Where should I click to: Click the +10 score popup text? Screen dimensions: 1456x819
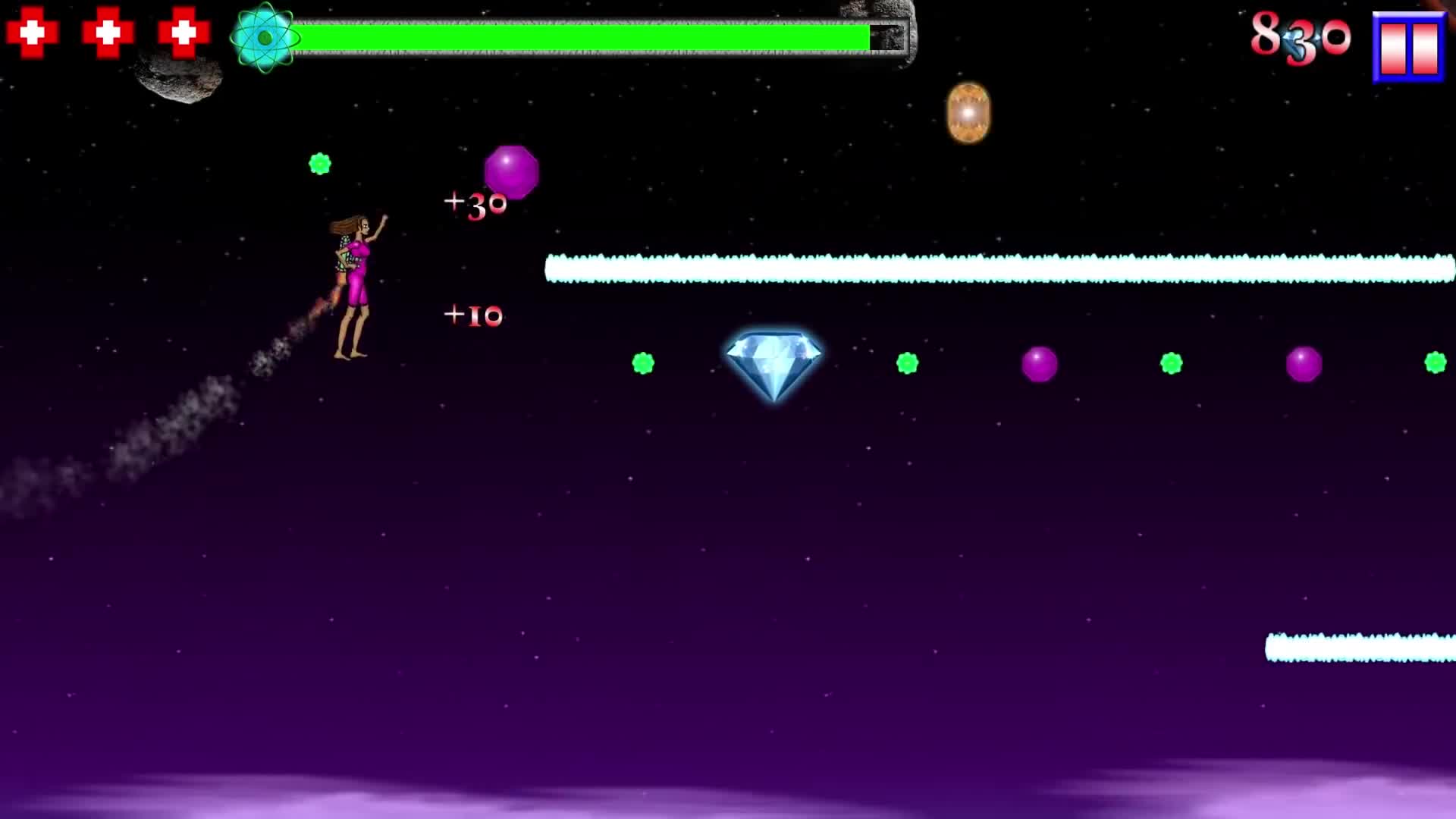click(474, 315)
